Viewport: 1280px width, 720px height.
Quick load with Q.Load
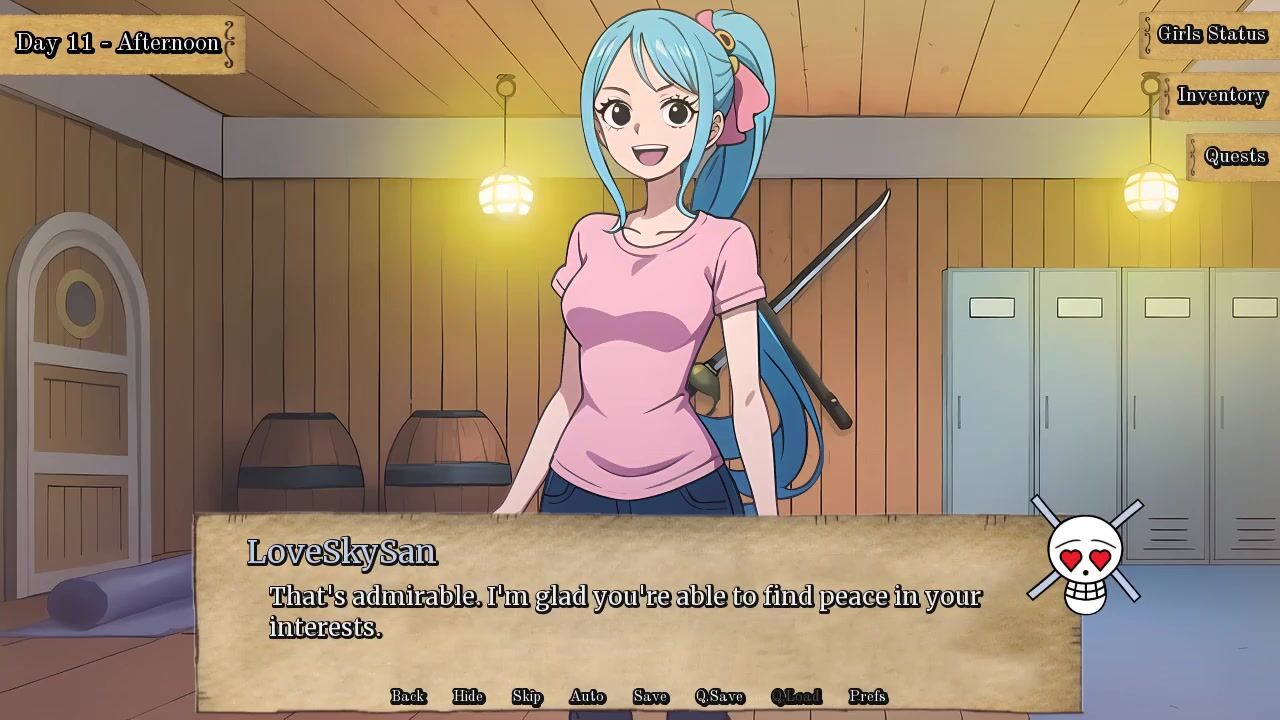pos(796,696)
